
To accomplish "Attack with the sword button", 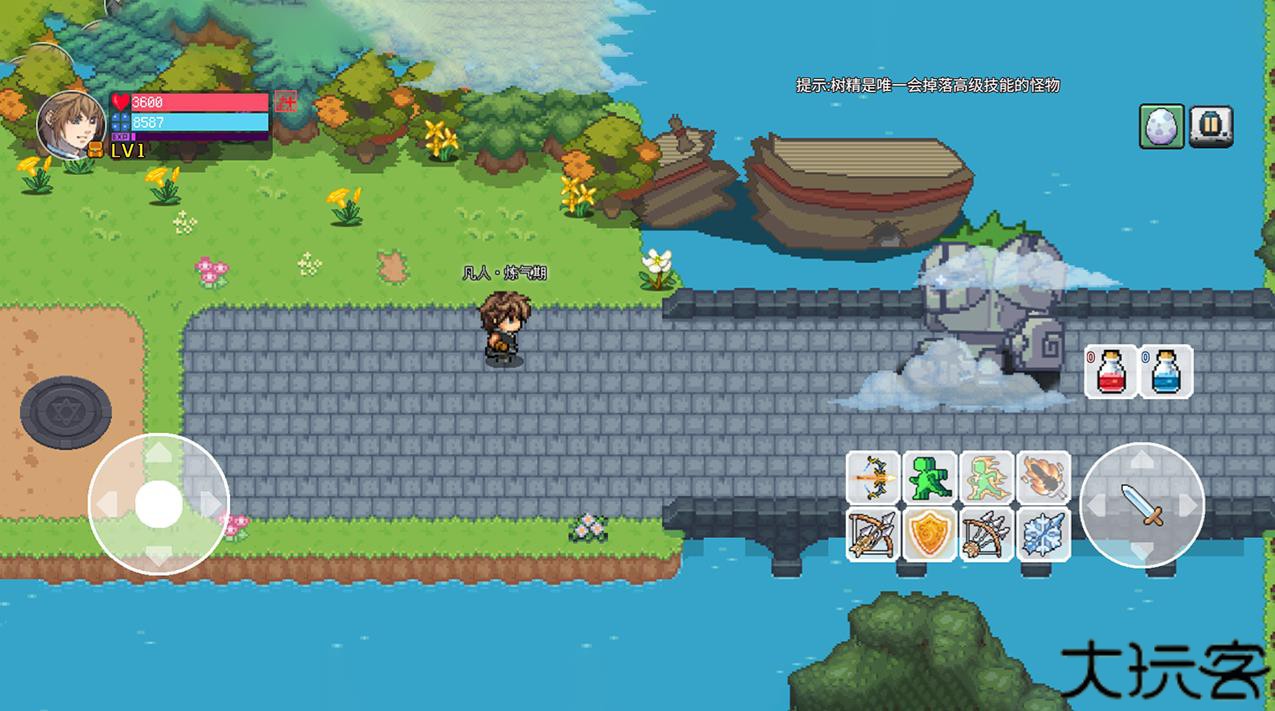I will coord(1142,505).
